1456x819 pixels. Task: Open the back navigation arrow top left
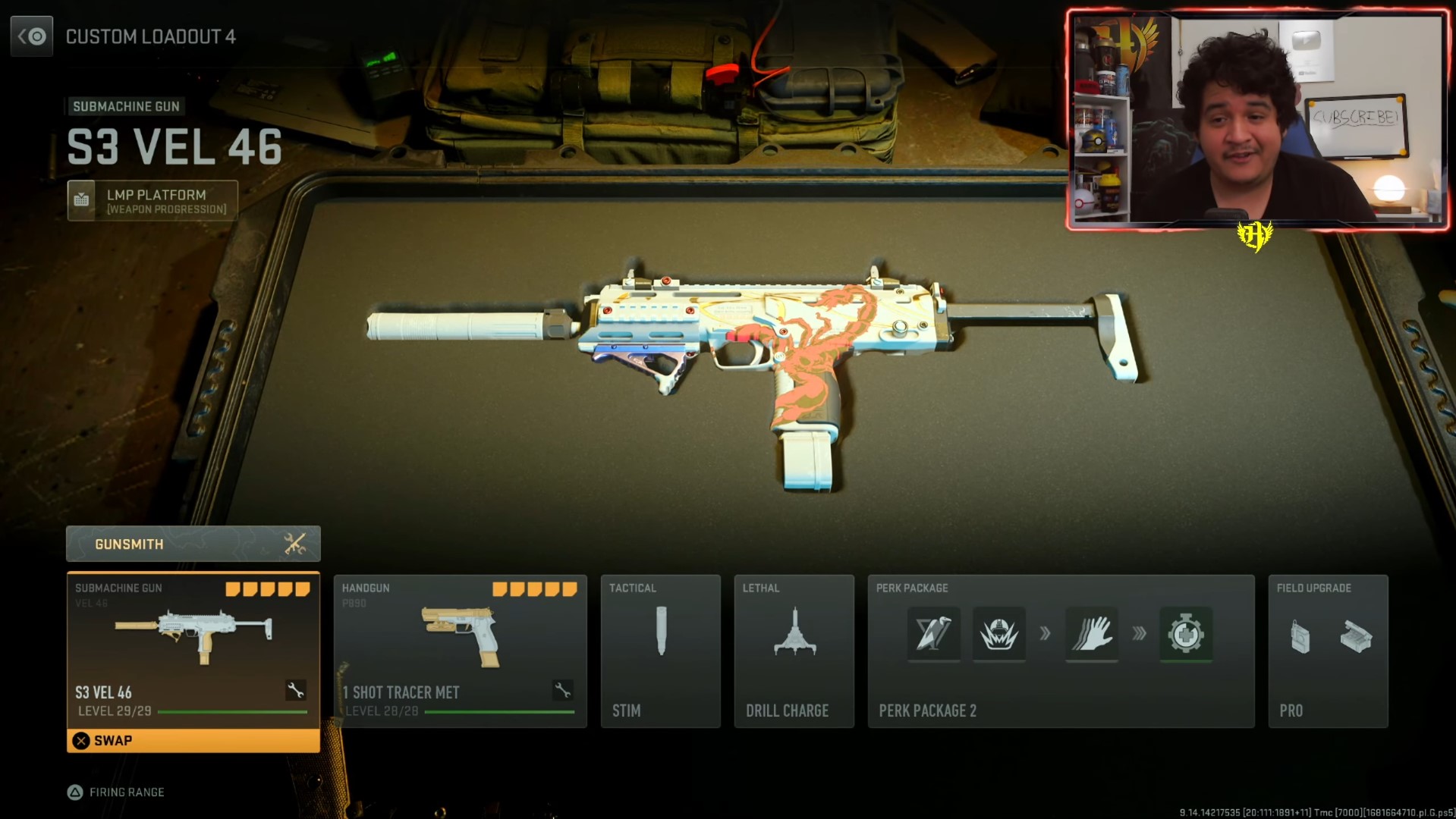pyautogui.click(x=31, y=36)
